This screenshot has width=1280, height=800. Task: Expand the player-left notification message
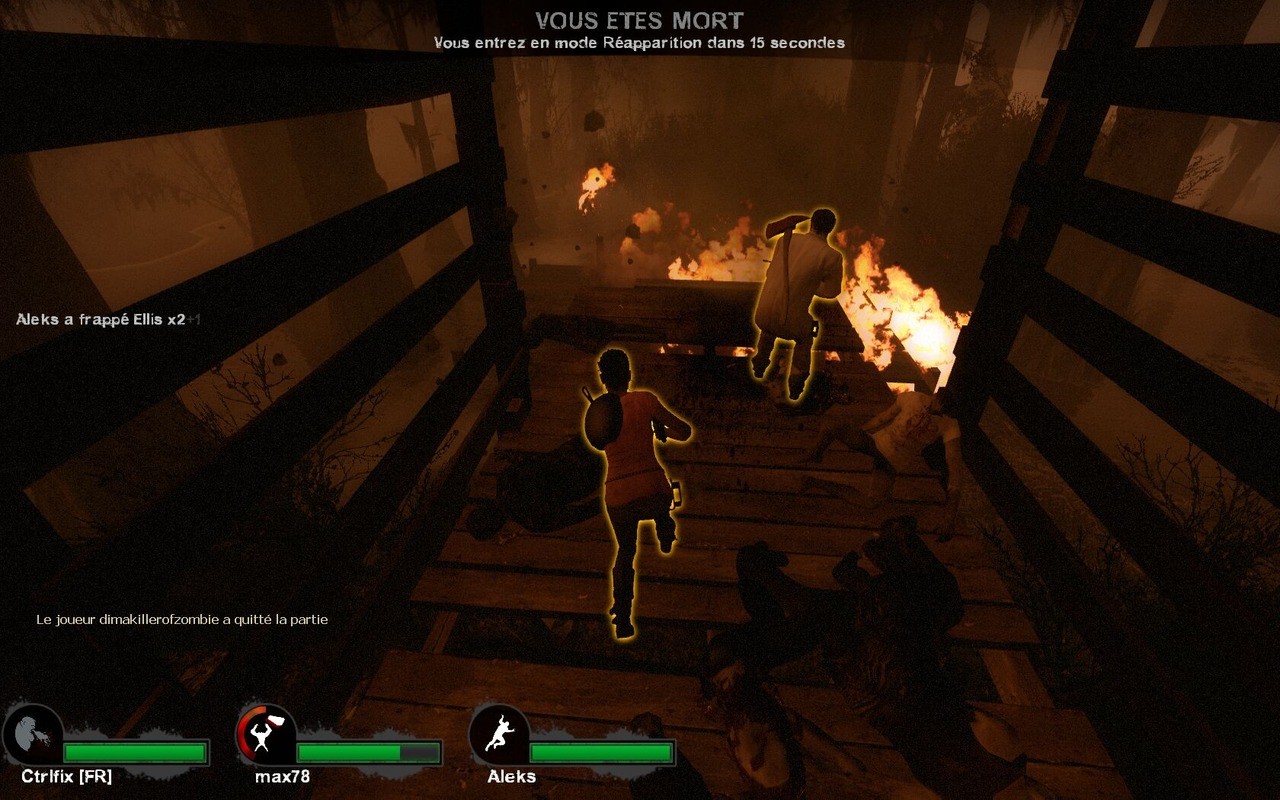coord(181,619)
